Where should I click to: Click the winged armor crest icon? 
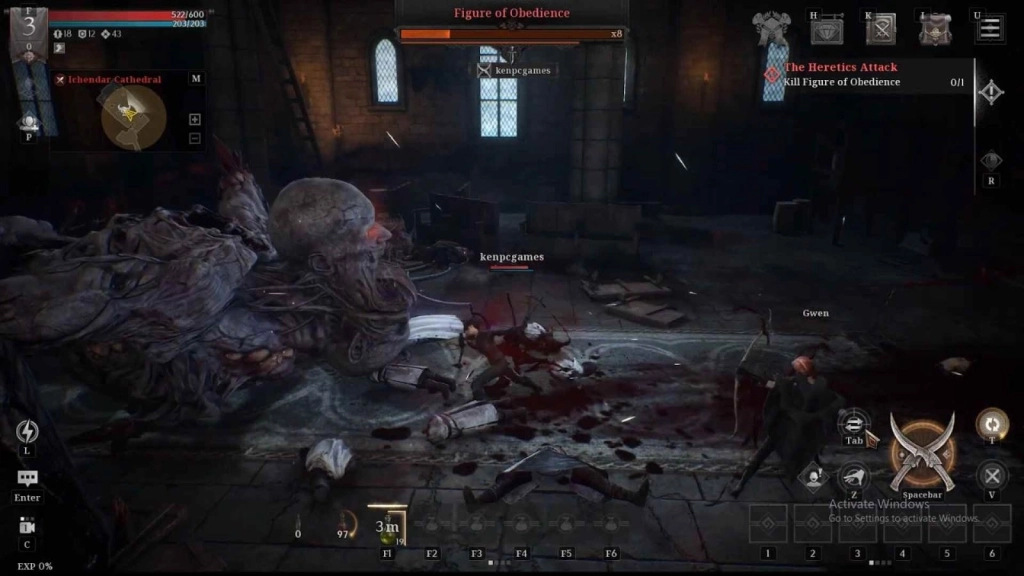773,30
